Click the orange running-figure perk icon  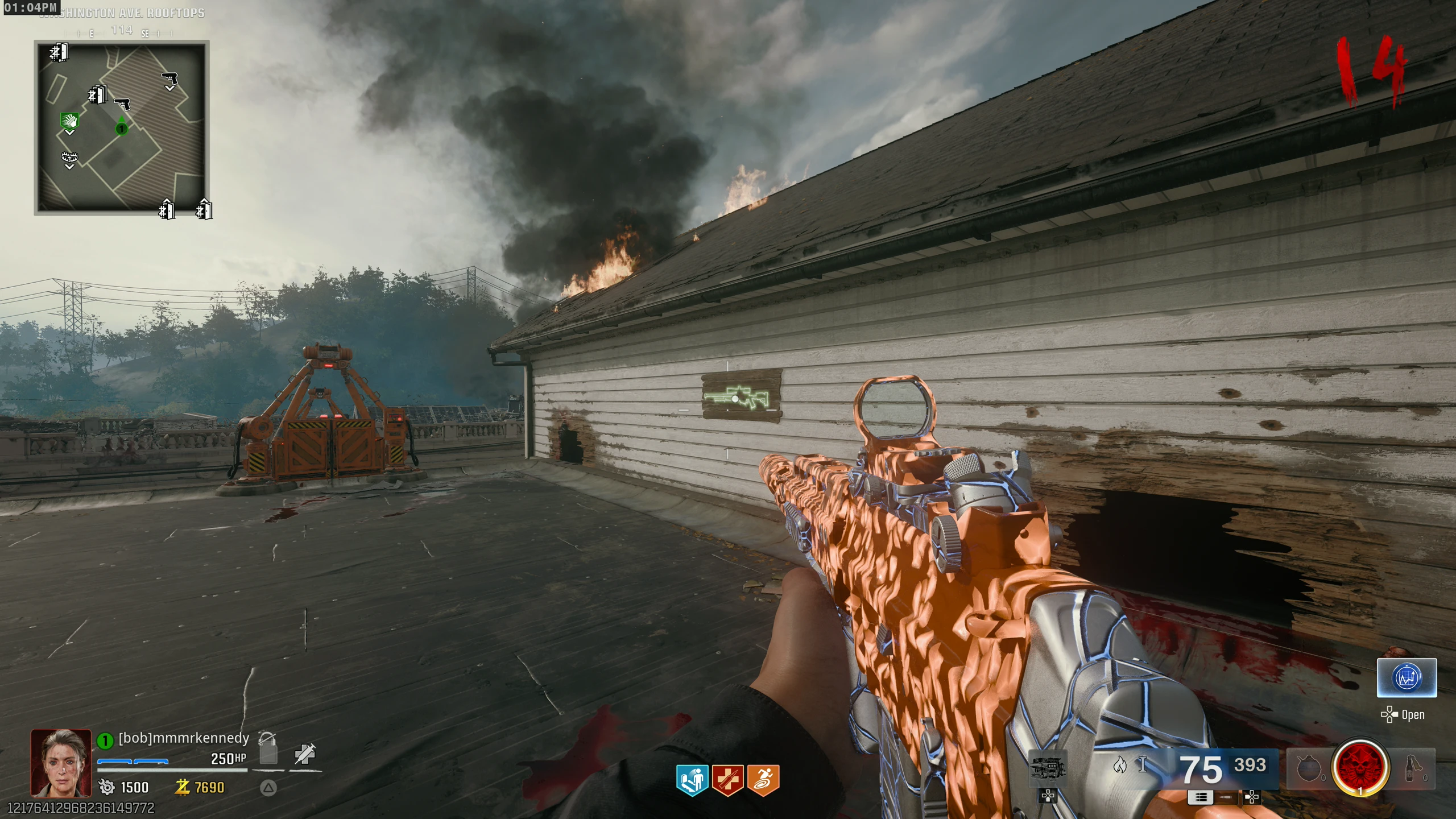pos(763,779)
